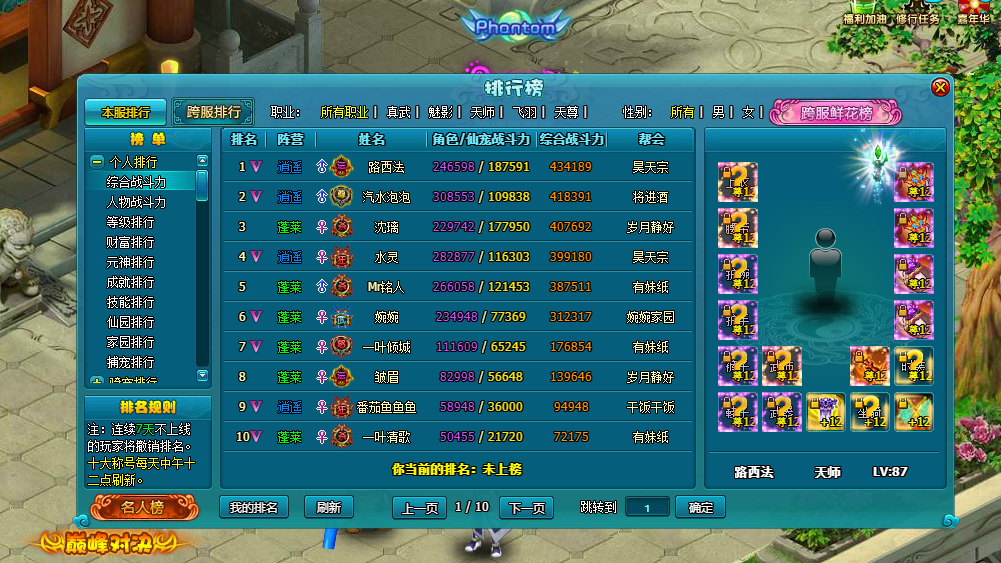Collapse the 个人排行 tree group
Screen dimensions: 1001x563
point(97,162)
